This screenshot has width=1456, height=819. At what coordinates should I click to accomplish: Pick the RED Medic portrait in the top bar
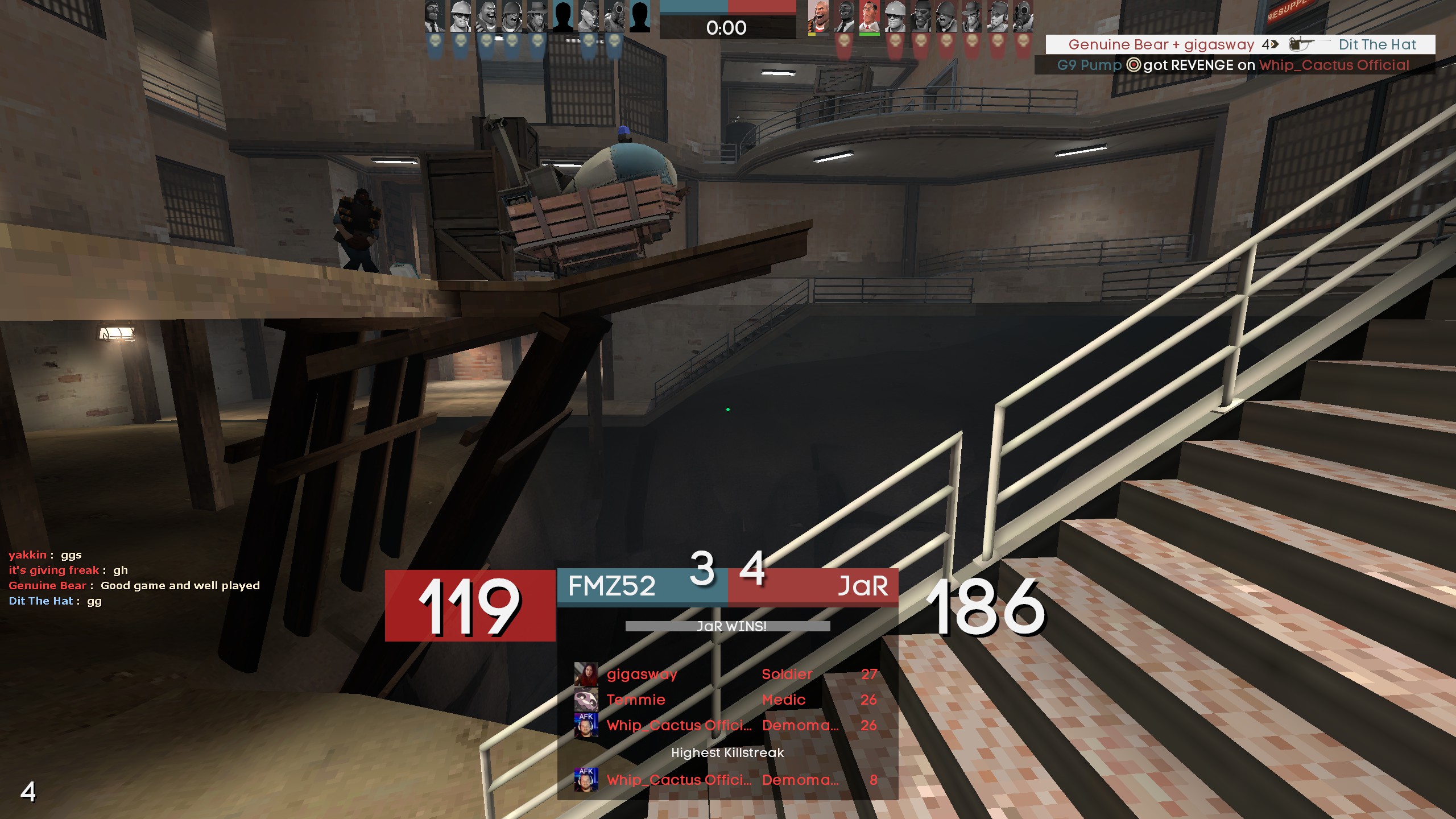pyautogui.click(x=869, y=17)
